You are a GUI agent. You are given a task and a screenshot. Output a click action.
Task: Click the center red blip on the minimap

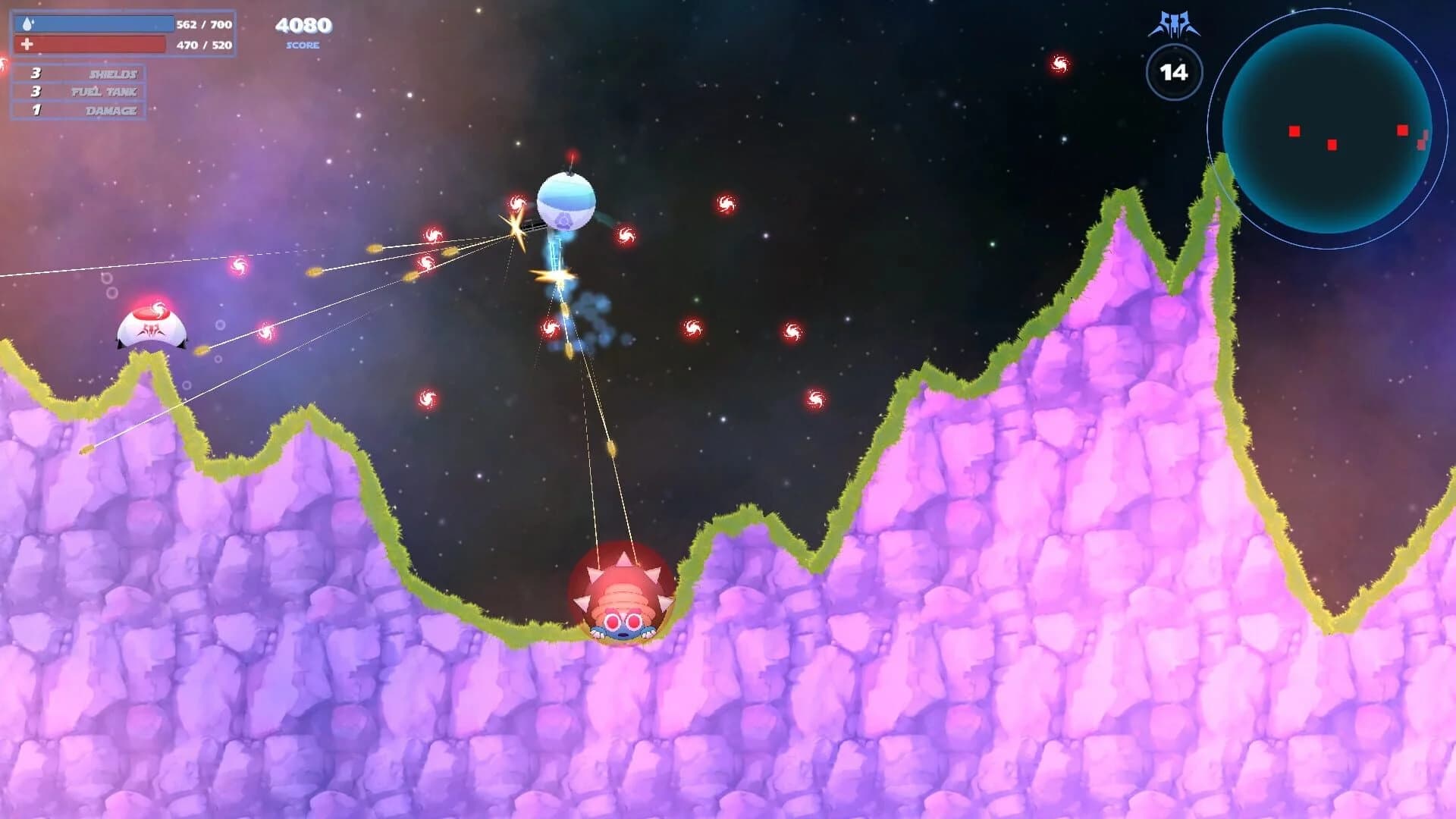1333,143
